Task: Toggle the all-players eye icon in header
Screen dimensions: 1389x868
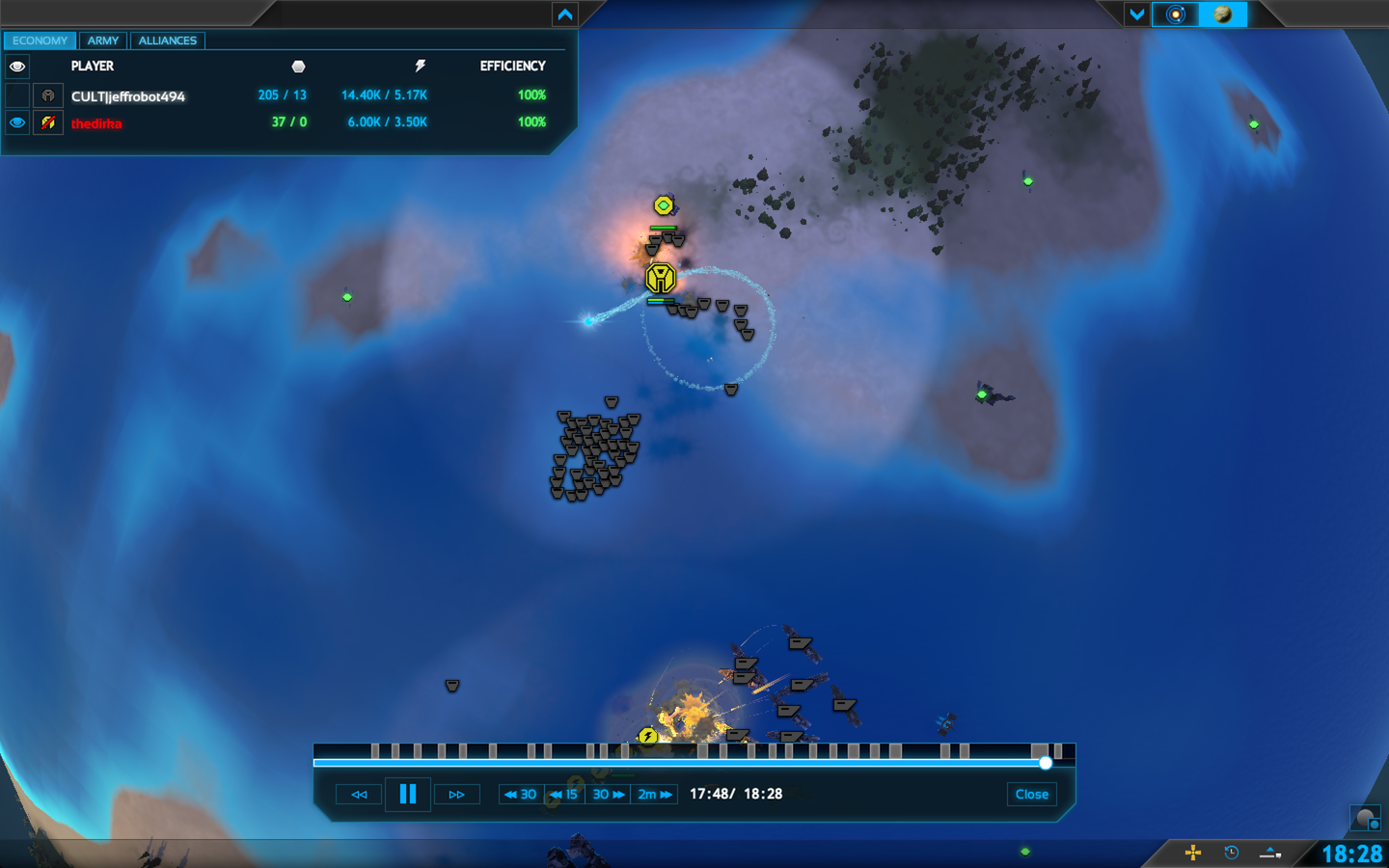Action: coord(17,67)
